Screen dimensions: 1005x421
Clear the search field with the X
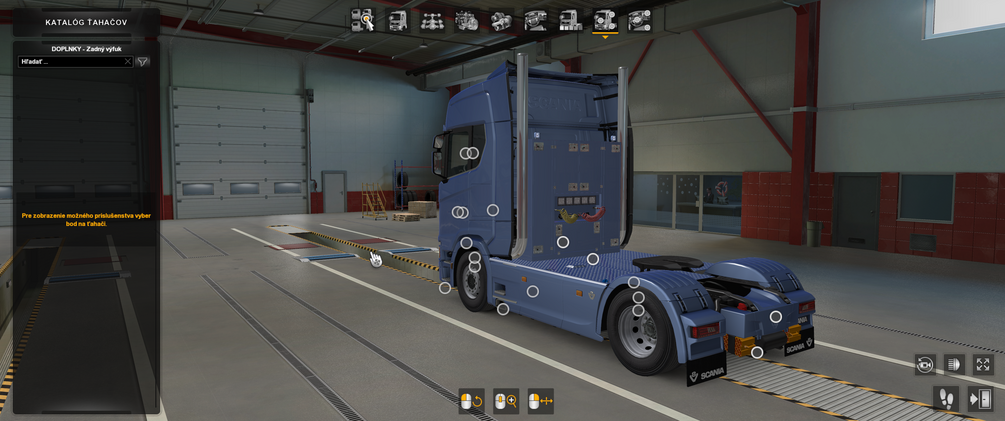tap(128, 62)
